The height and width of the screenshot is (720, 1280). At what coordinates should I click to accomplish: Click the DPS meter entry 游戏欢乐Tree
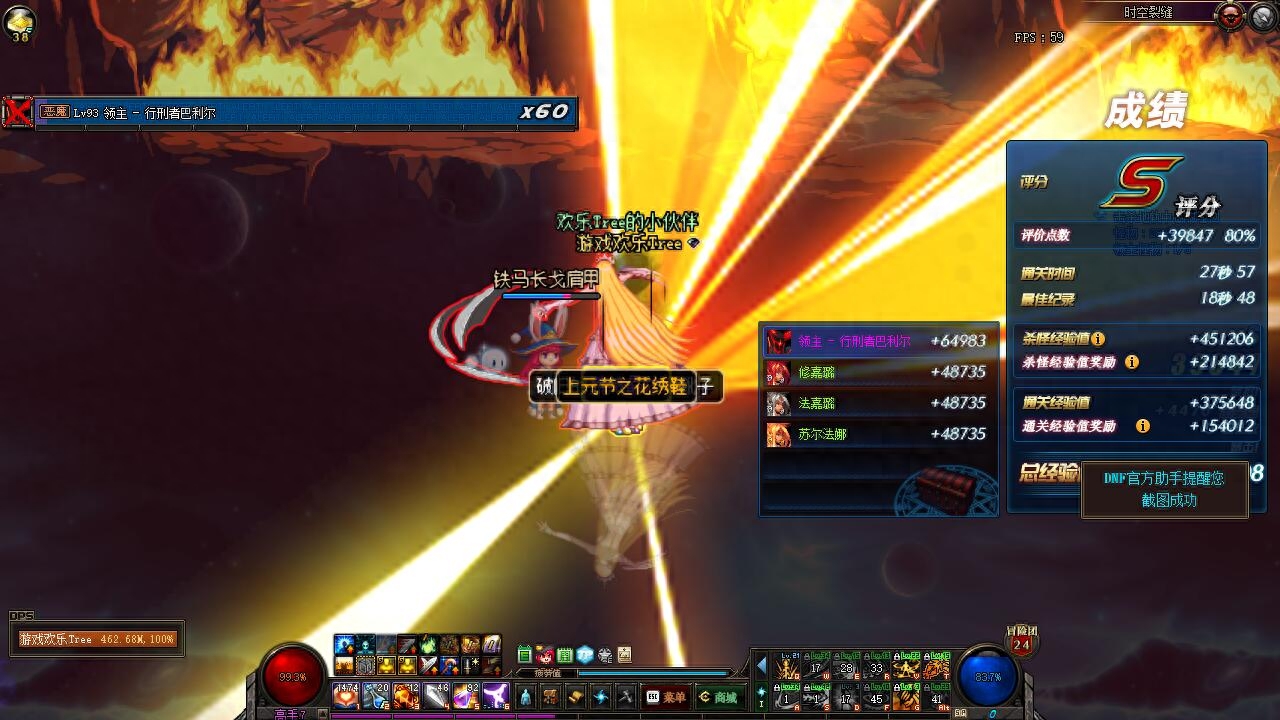coord(97,639)
